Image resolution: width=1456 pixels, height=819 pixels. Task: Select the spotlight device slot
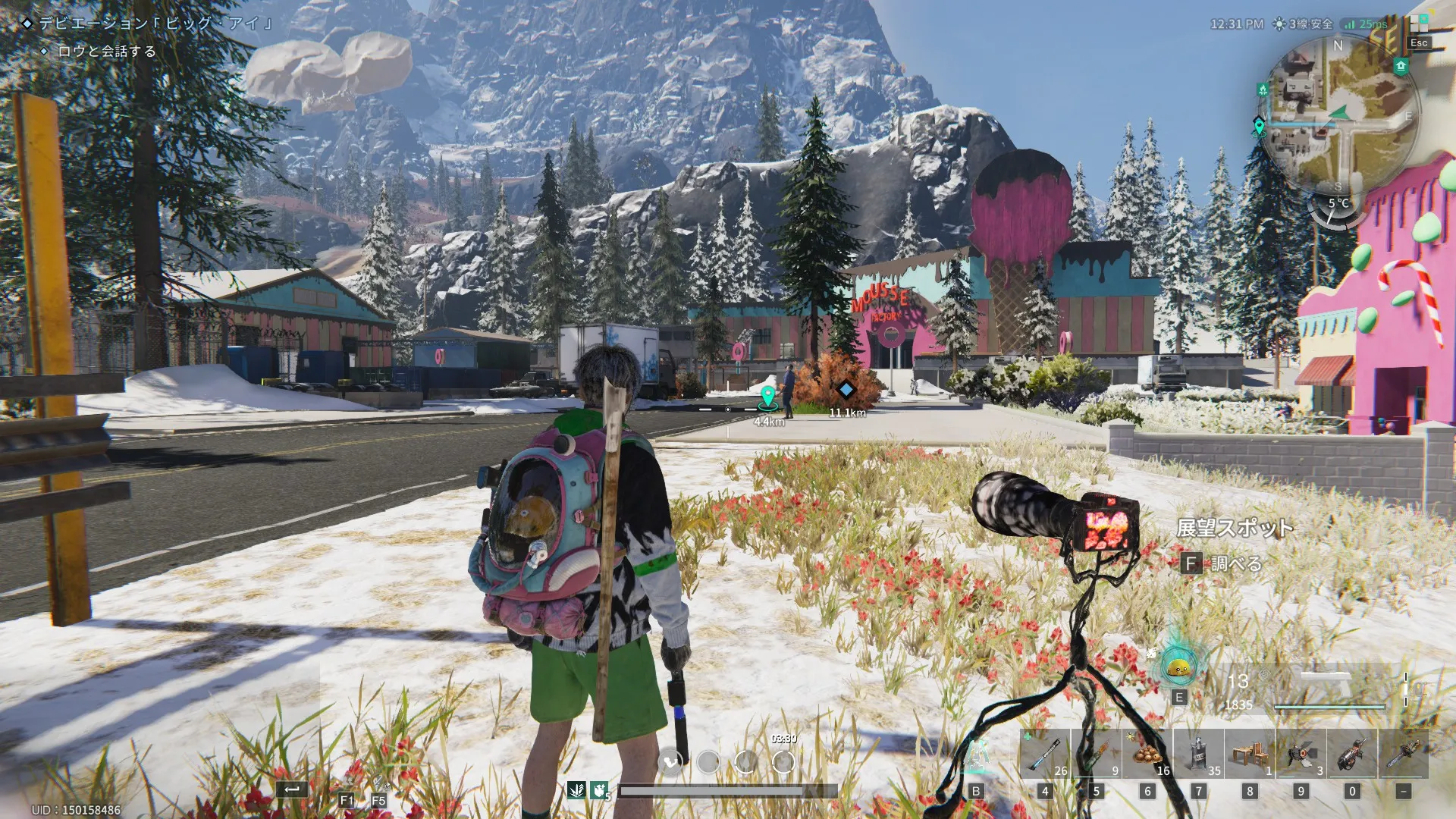pos(1301,755)
